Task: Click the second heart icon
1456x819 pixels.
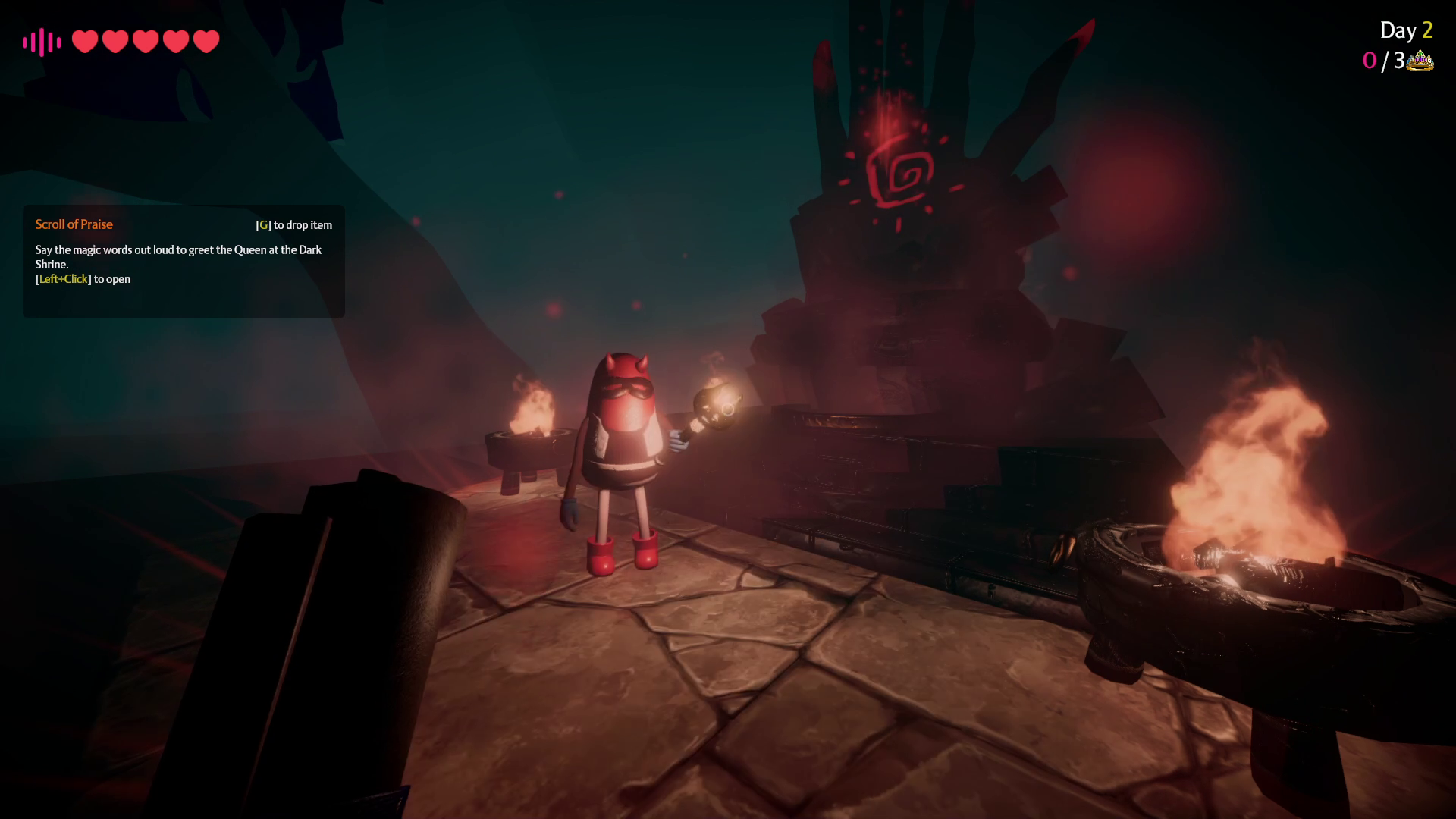Action: click(x=114, y=41)
